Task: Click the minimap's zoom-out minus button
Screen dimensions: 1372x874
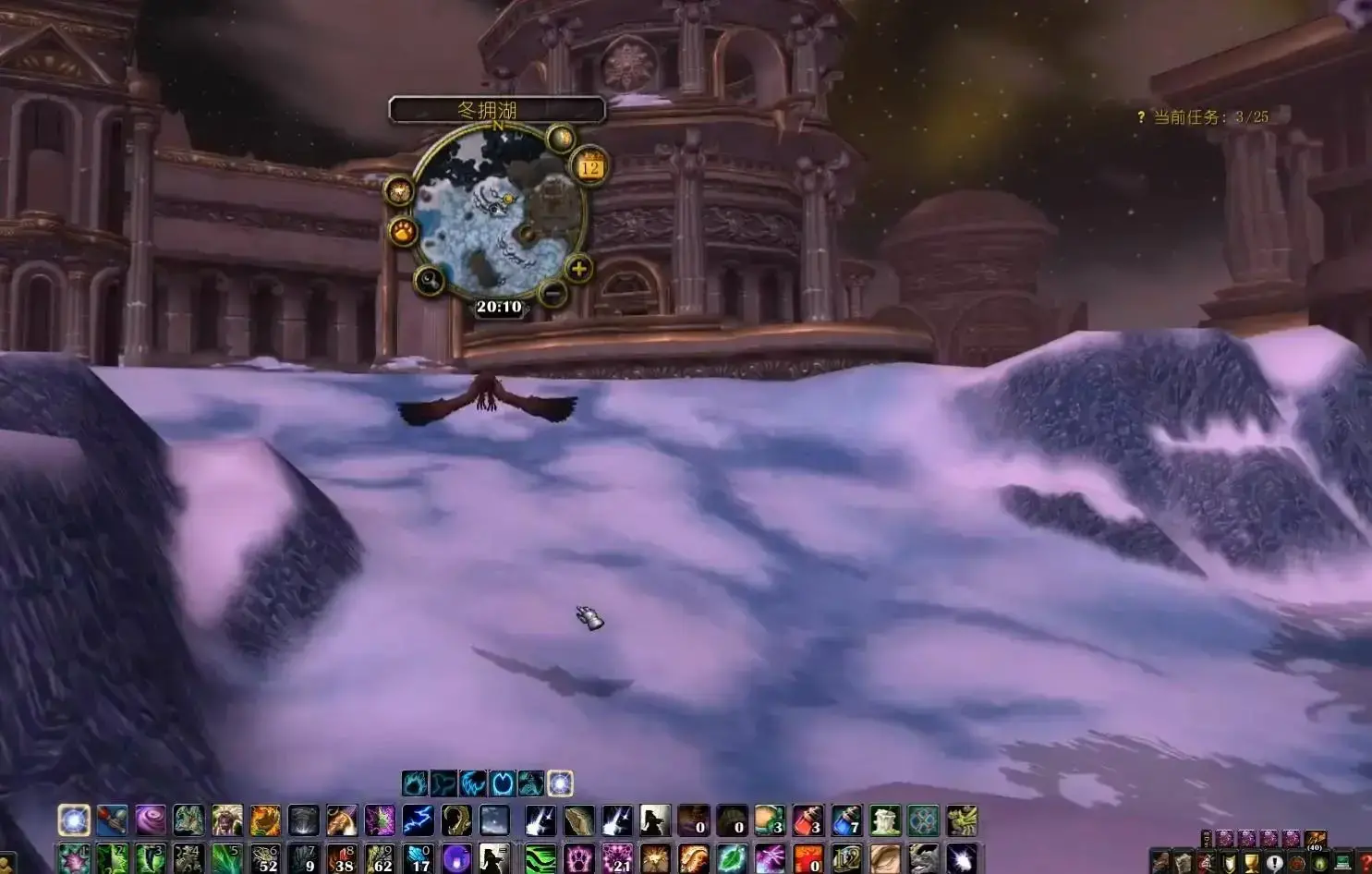Action: (552, 294)
